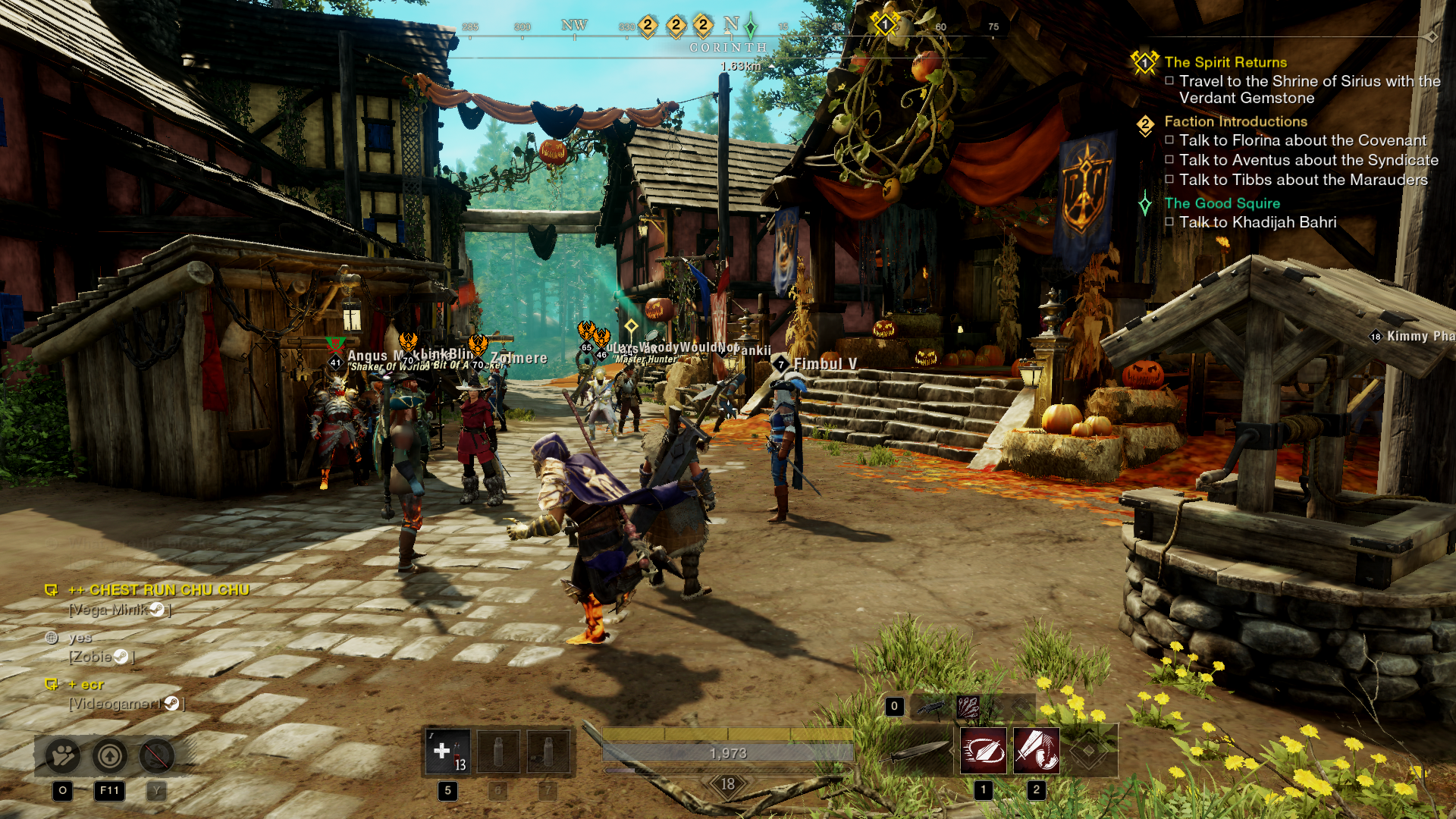The image size is (1456, 819).
Task: Click the up-arrow circle icon
Action: click(110, 756)
